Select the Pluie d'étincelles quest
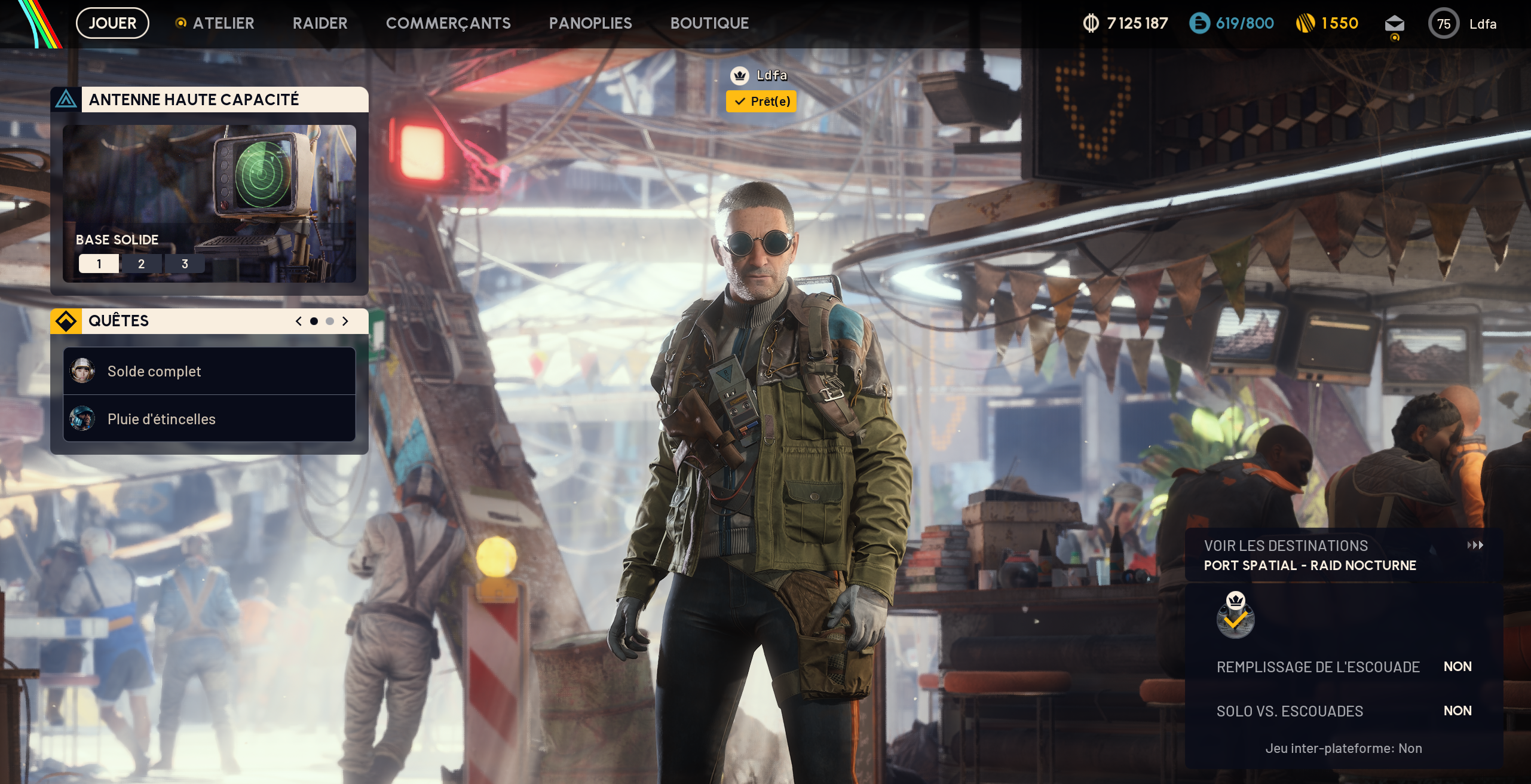The image size is (1531, 784). 209,419
